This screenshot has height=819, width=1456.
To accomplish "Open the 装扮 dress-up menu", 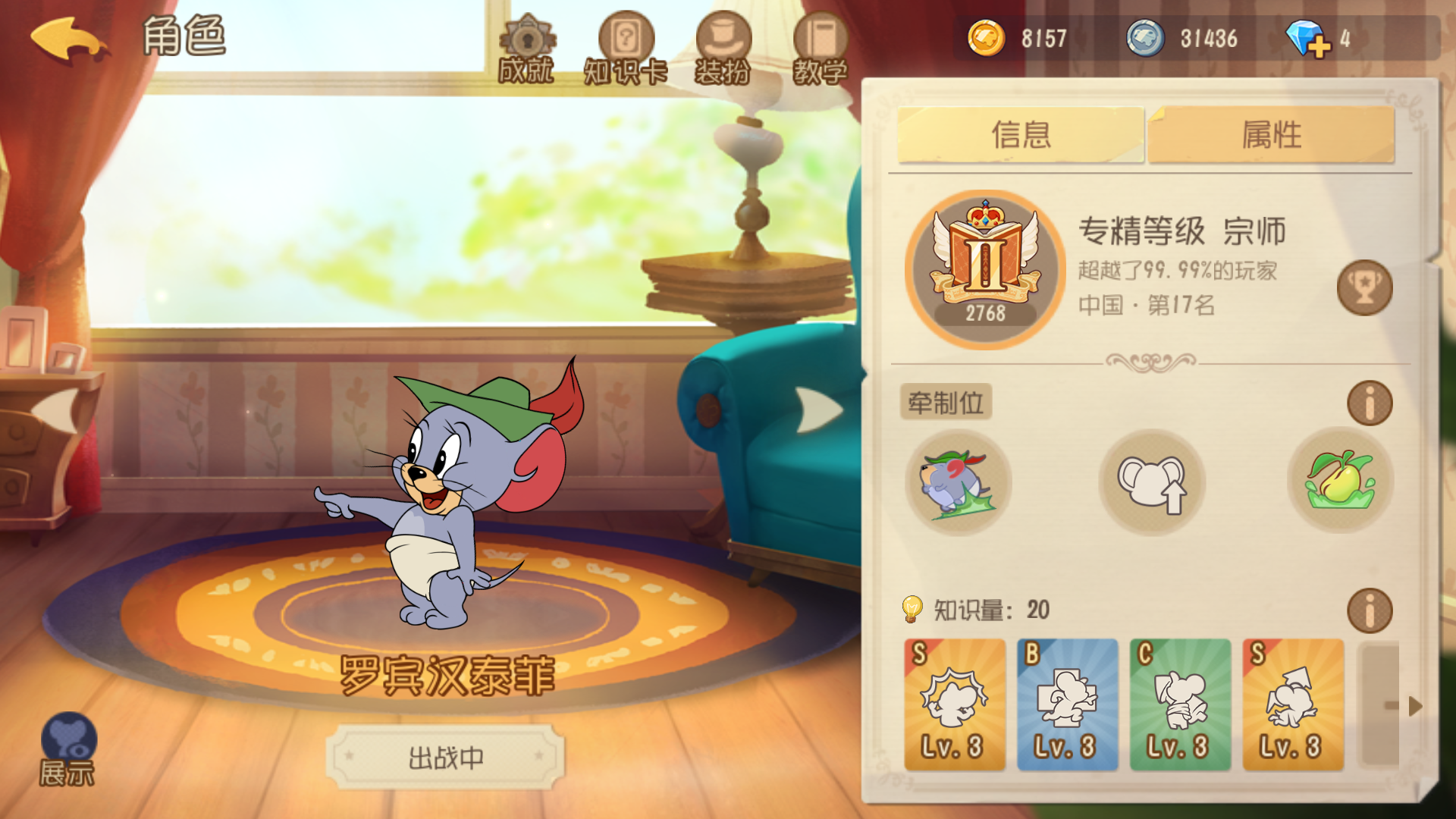I will click(725, 38).
